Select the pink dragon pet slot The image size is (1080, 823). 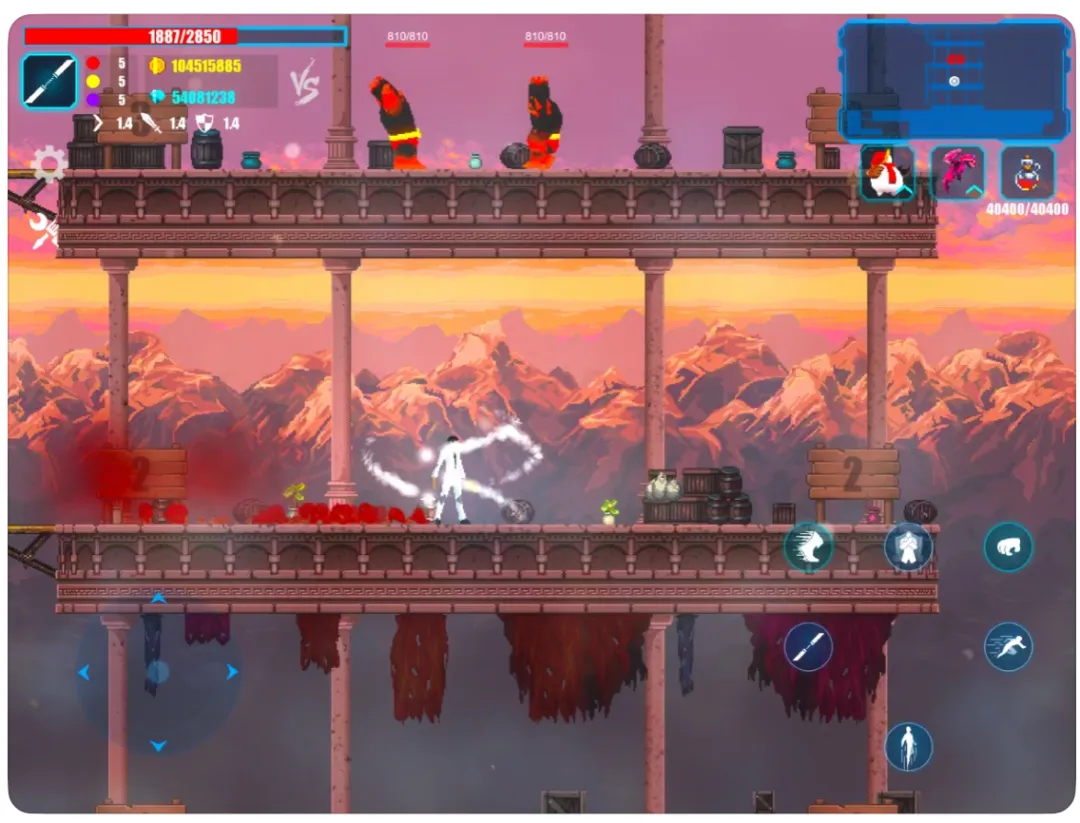(x=957, y=174)
